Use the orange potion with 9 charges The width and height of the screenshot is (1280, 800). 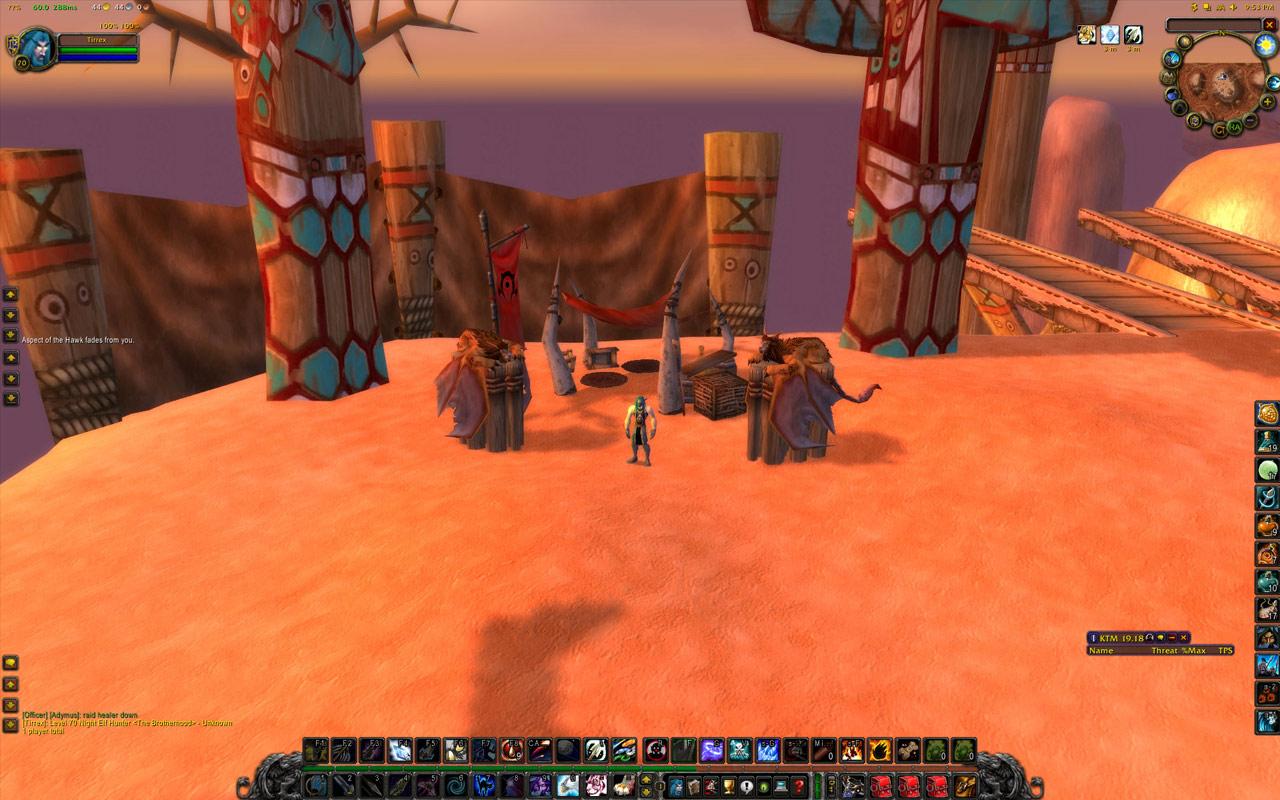(x=1267, y=526)
